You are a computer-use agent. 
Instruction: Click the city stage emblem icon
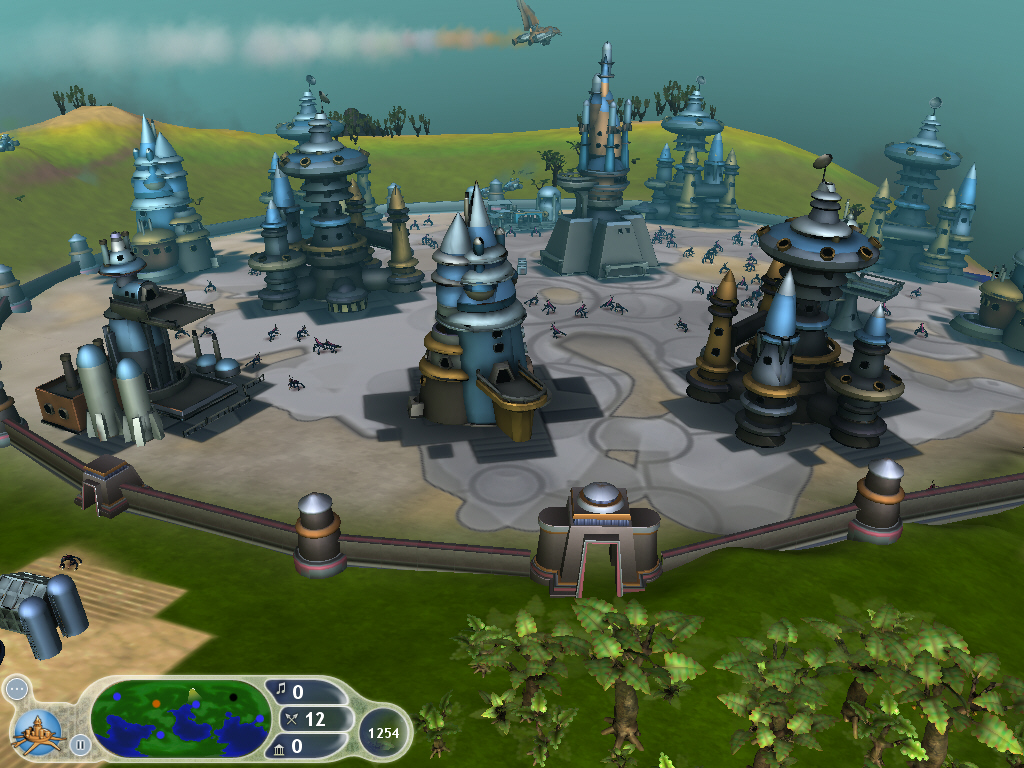pyautogui.click(x=38, y=729)
